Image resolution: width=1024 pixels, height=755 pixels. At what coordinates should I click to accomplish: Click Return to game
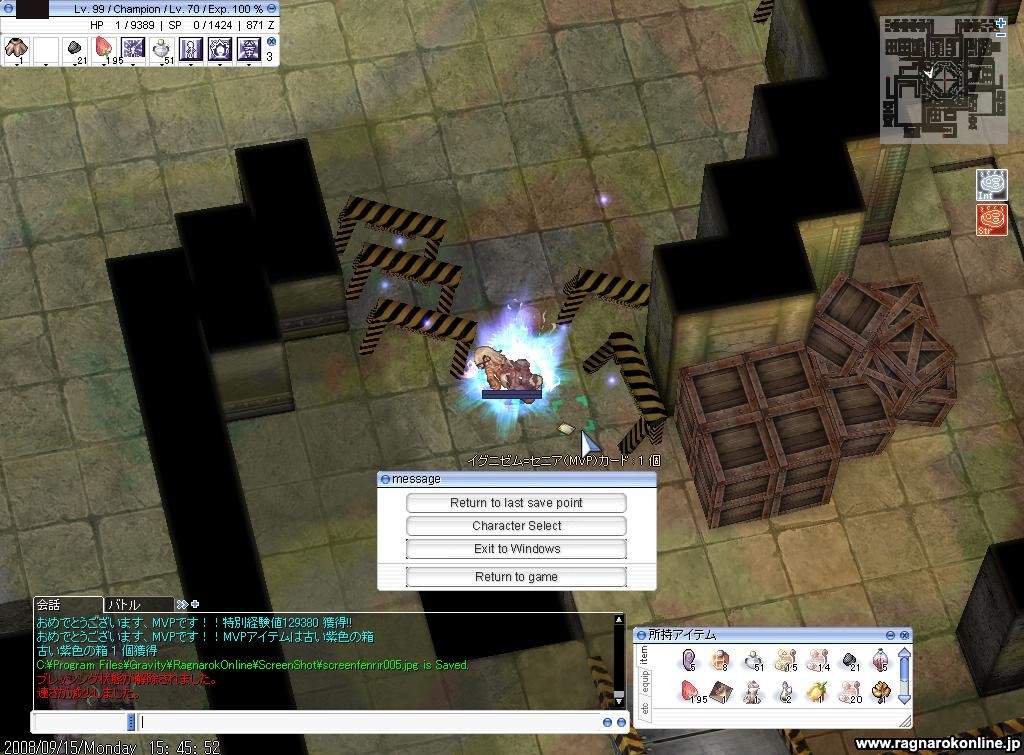pos(516,577)
